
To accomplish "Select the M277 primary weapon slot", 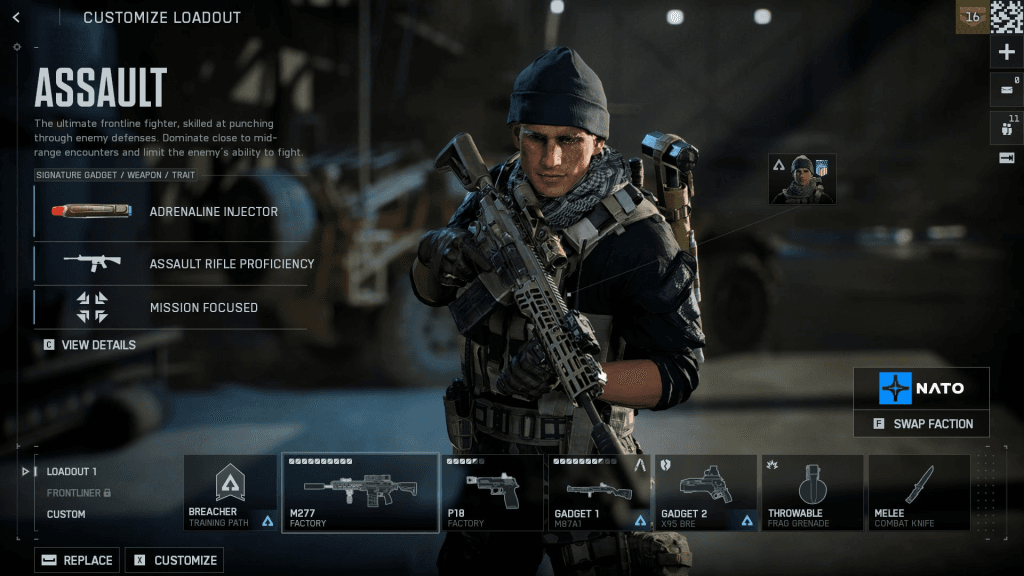I will (x=360, y=493).
